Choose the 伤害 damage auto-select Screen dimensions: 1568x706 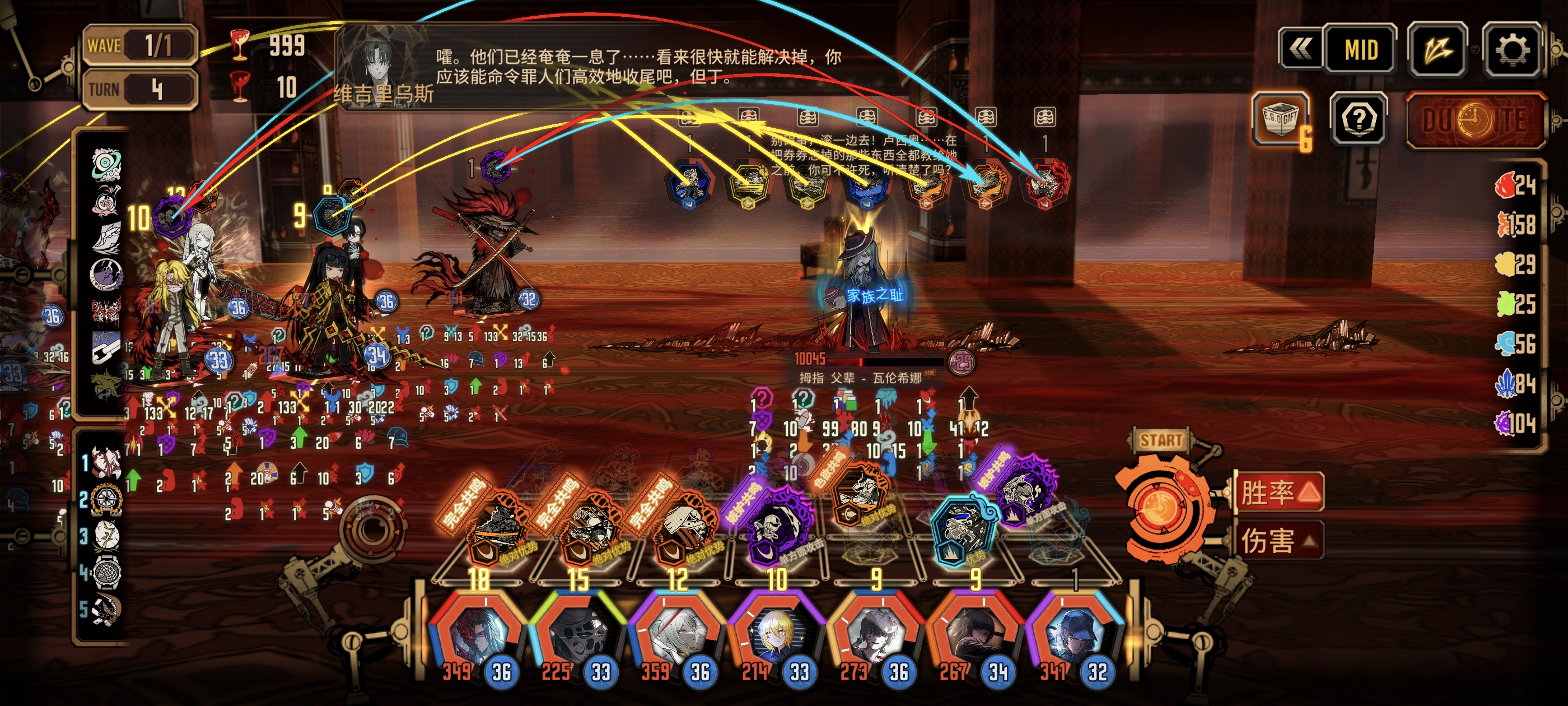1278,540
